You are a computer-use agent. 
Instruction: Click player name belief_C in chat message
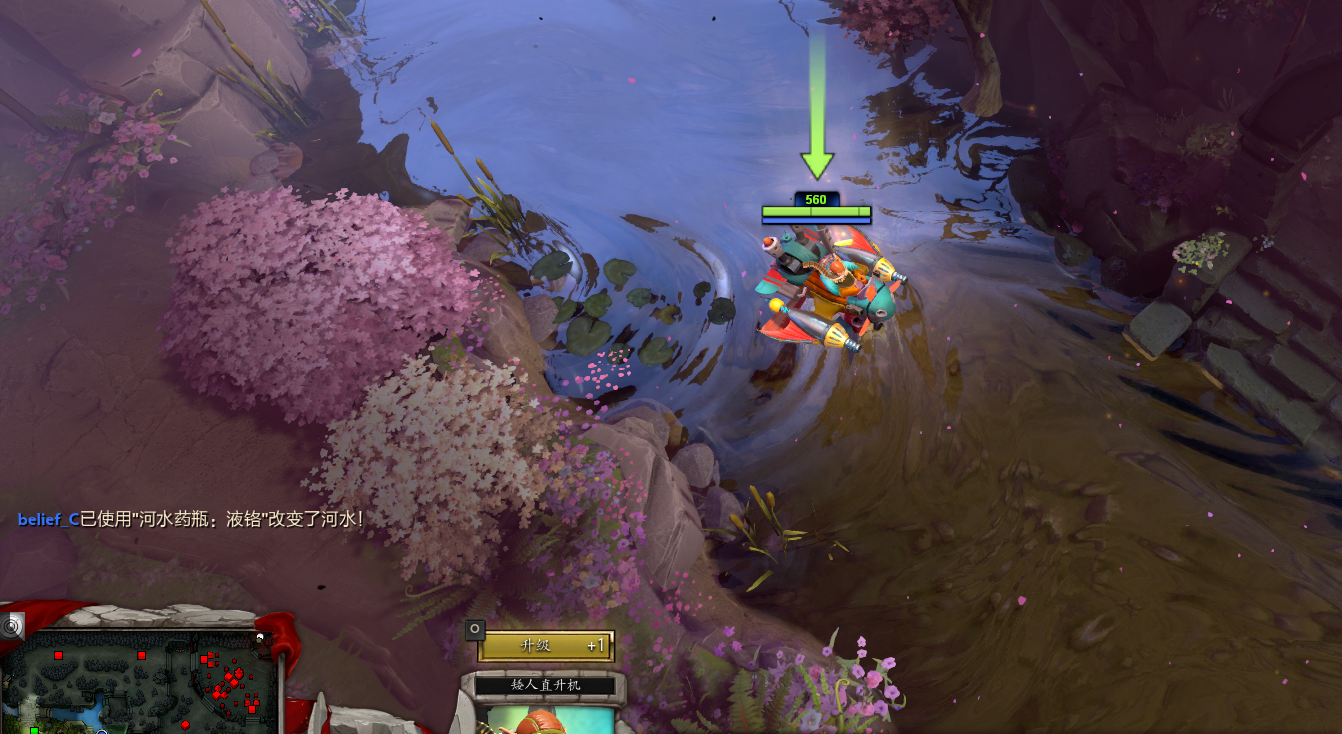coord(48,519)
